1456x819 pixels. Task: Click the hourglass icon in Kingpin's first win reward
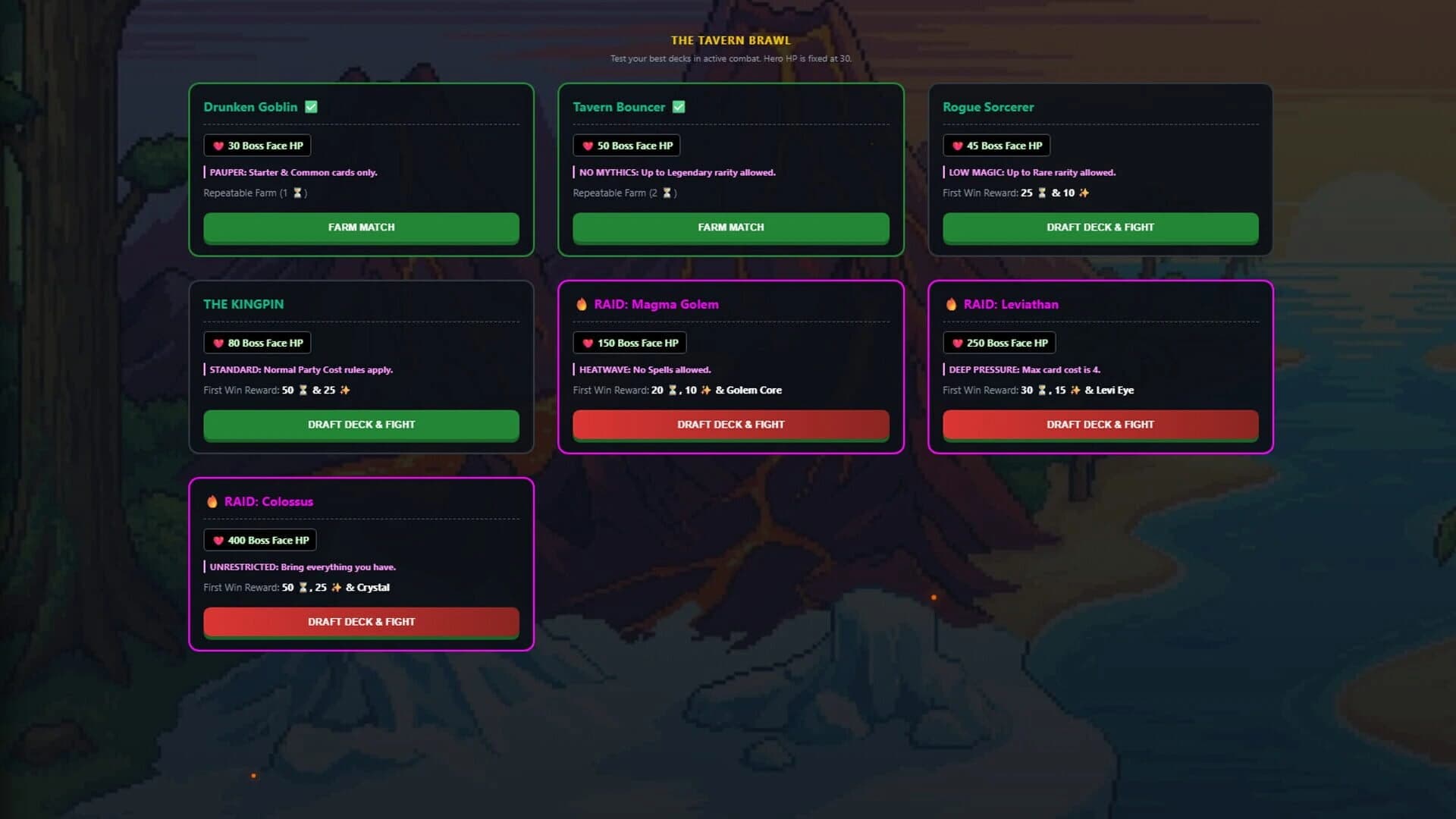click(303, 390)
